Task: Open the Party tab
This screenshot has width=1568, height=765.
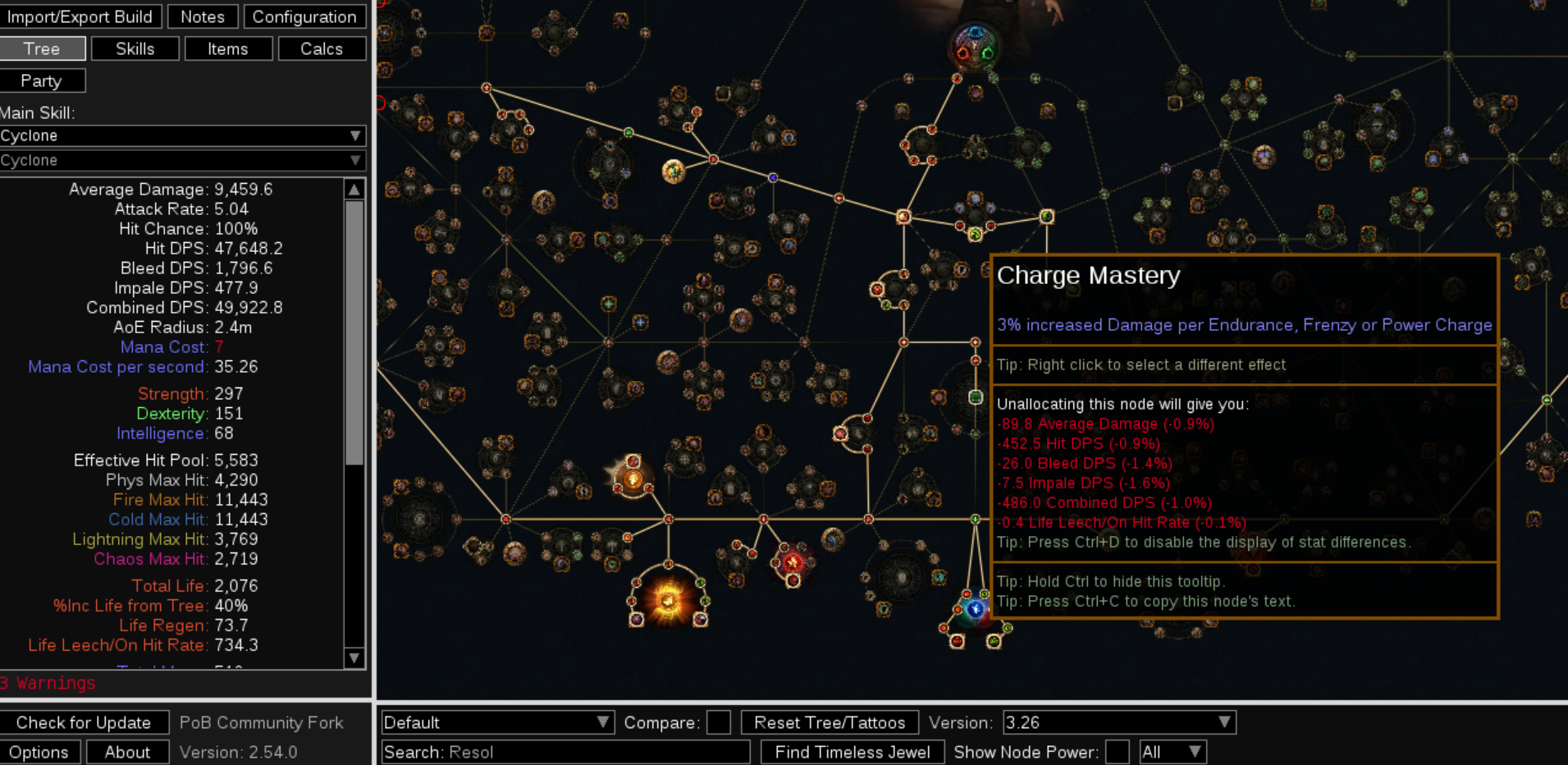Action: click(42, 80)
